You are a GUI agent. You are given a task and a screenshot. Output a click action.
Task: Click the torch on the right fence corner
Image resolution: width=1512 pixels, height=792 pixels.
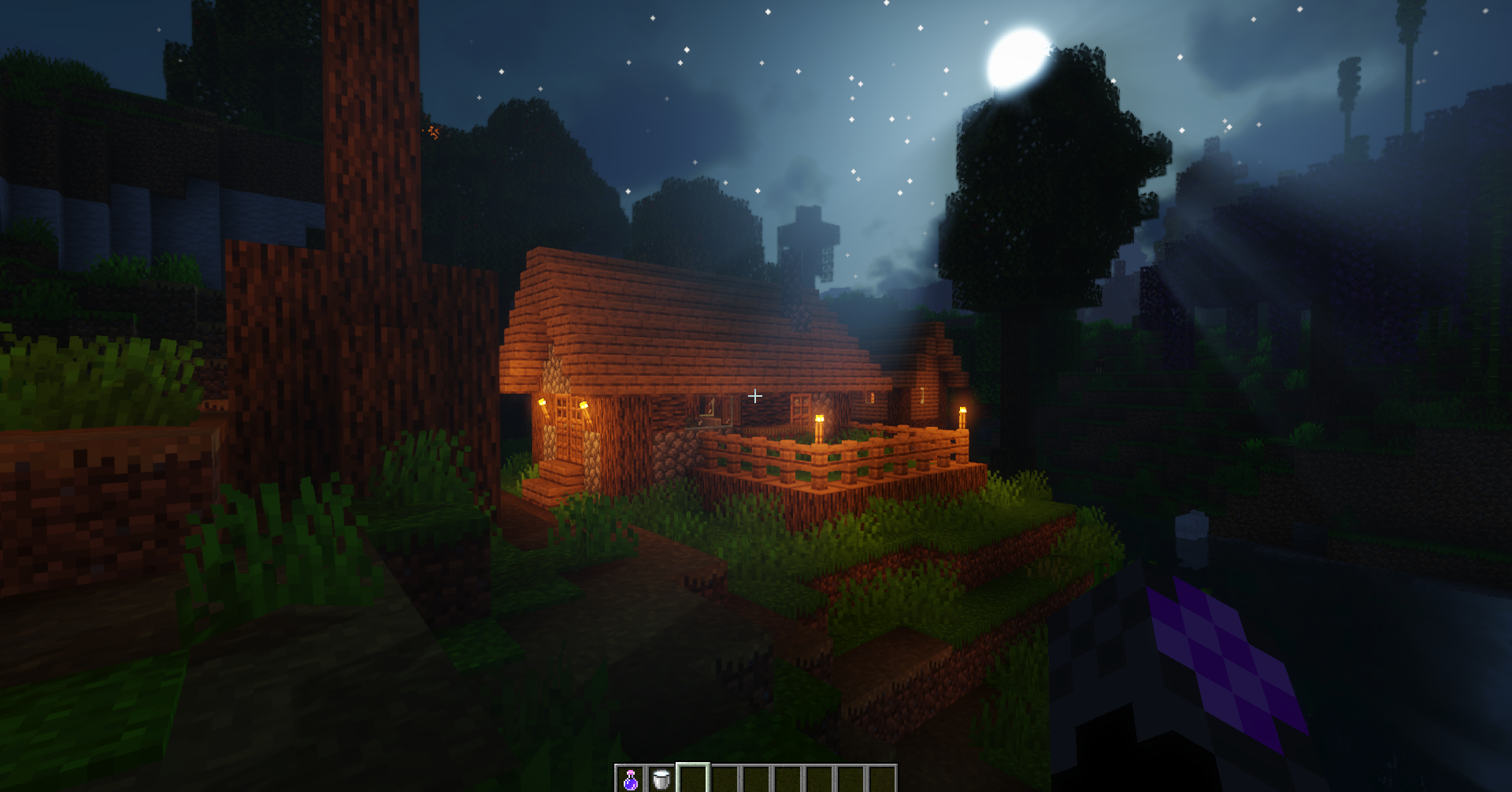965,416
